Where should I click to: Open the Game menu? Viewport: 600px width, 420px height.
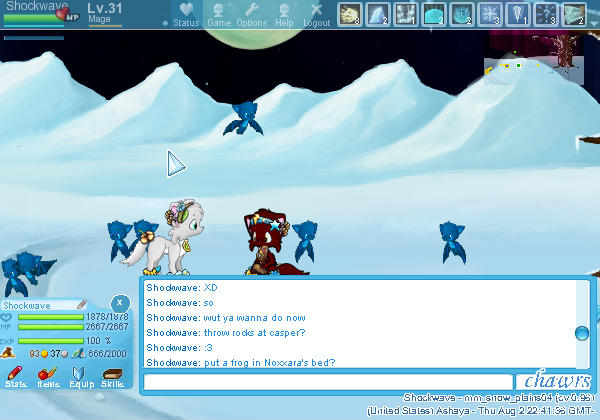click(217, 14)
